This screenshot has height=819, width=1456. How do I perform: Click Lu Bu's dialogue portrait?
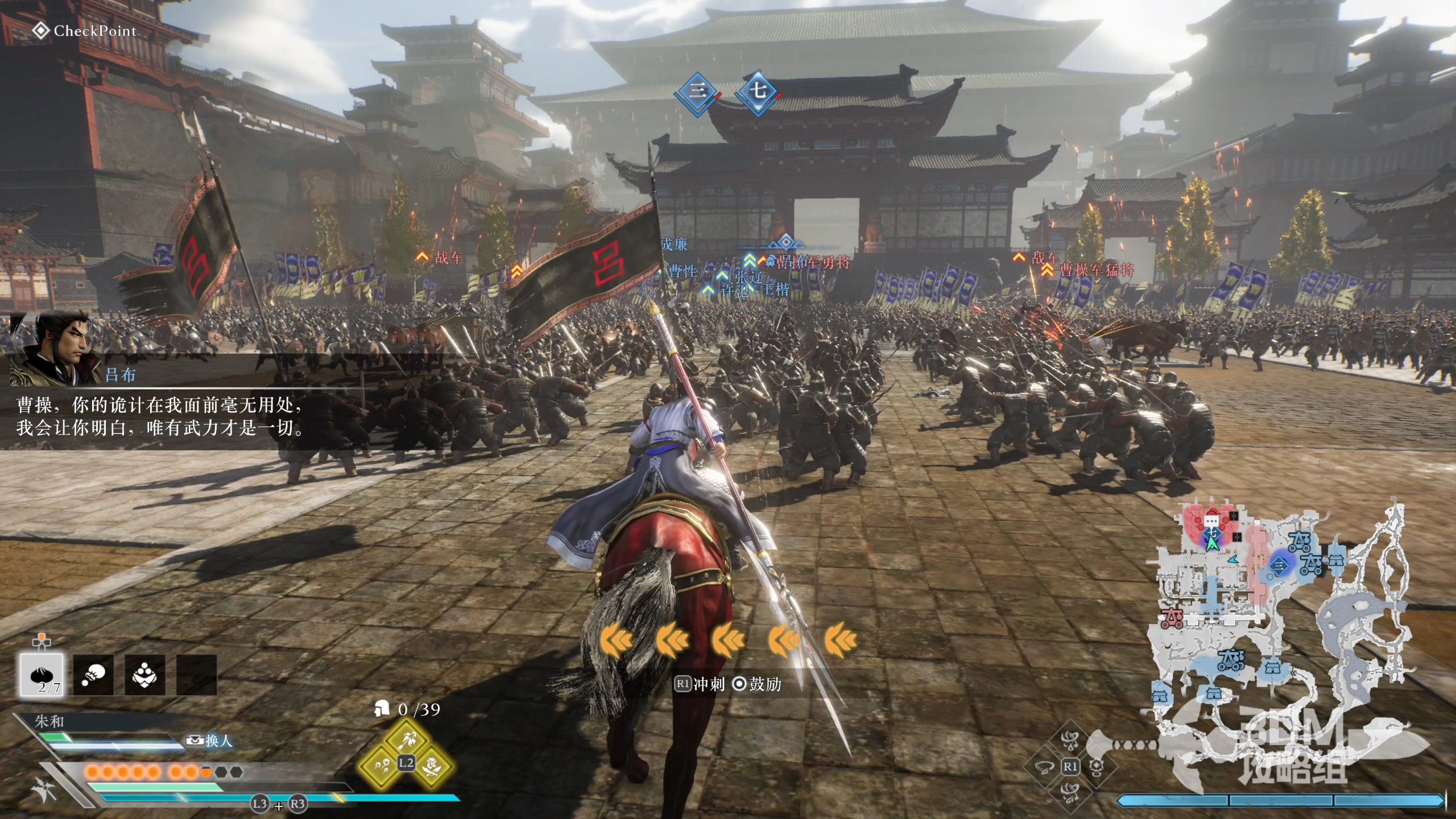tap(56, 347)
